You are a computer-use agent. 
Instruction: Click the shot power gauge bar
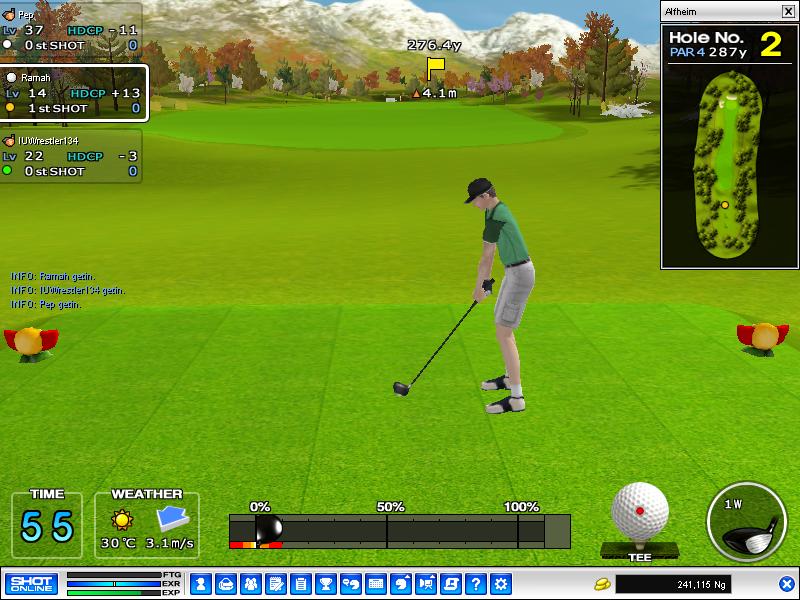click(400, 530)
